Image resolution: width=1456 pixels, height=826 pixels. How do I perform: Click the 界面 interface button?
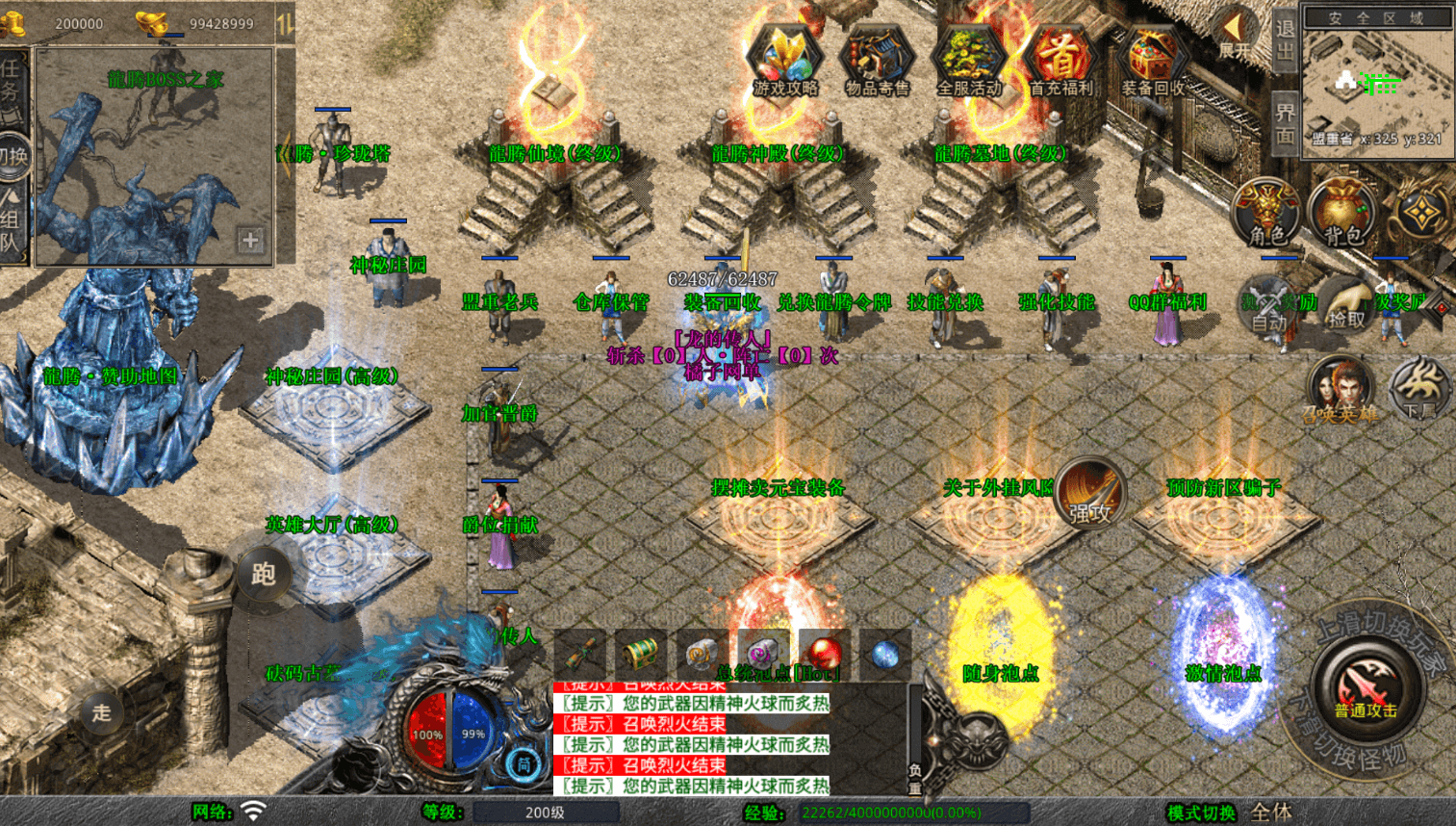(x=1286, y=122)
